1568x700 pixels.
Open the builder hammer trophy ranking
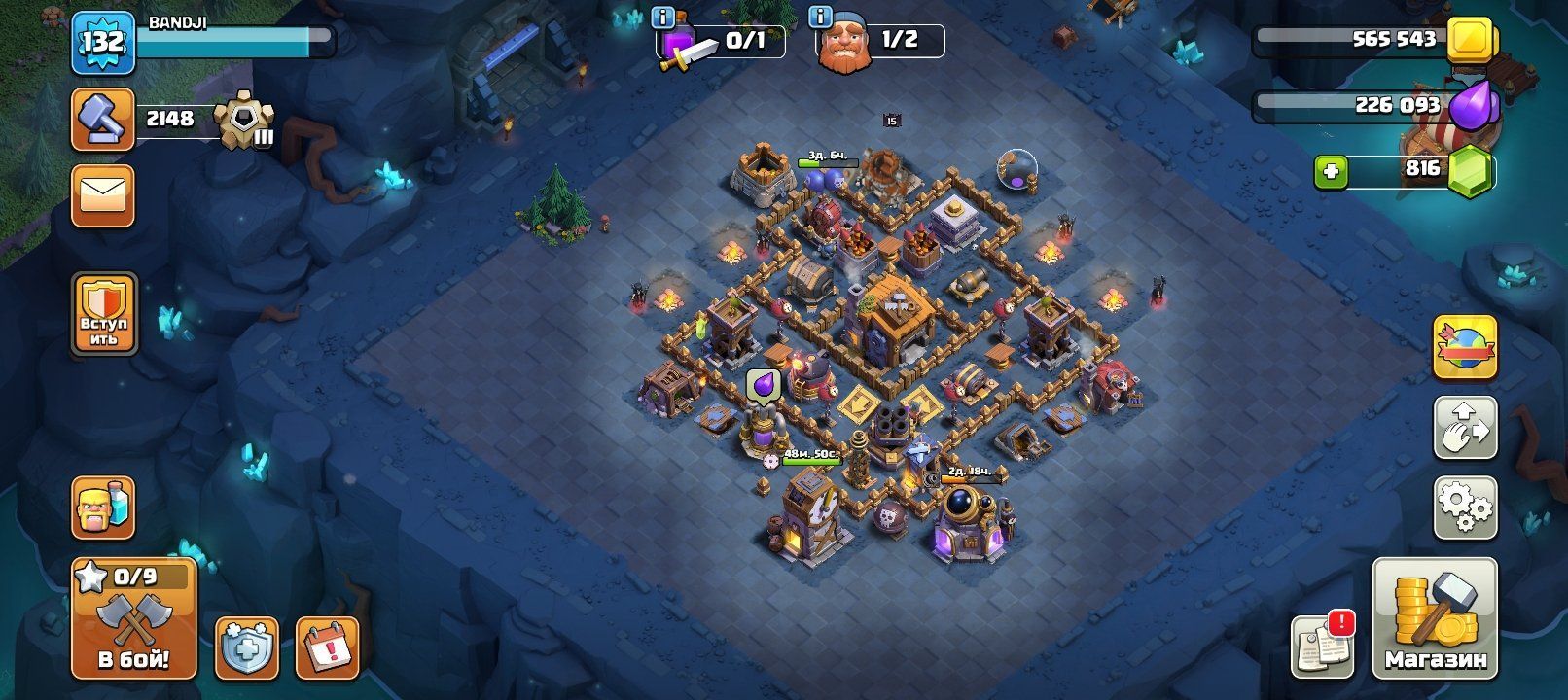click(x=103, y=120)
